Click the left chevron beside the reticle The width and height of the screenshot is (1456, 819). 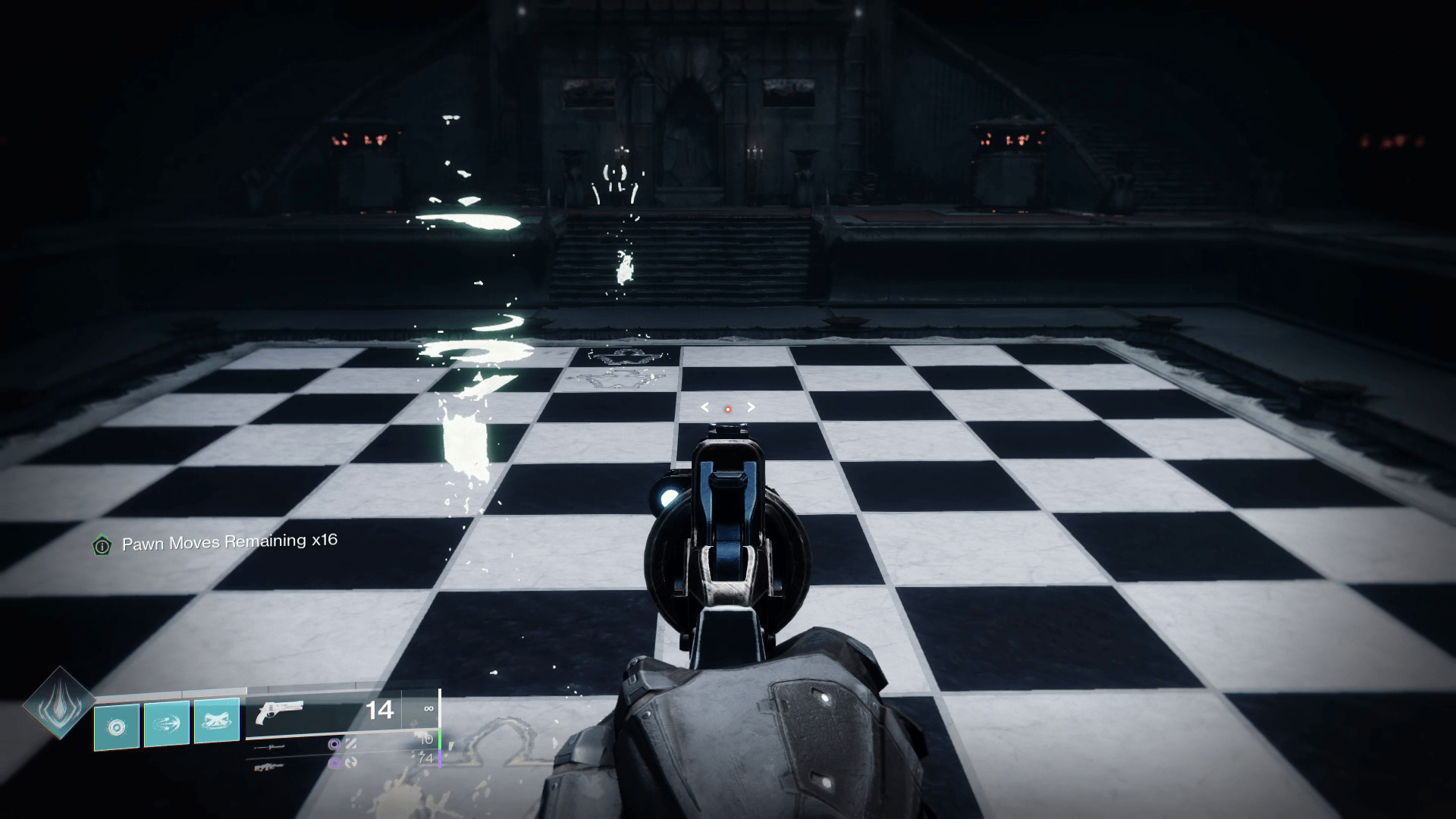[704, 407]
